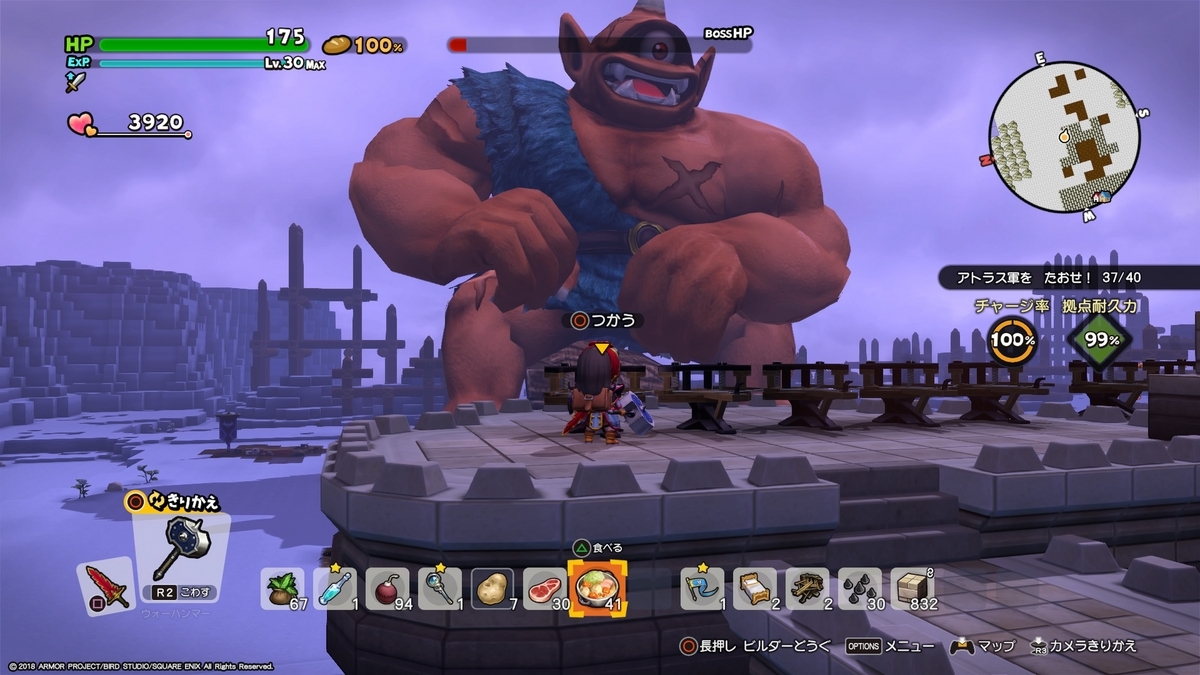This screenshot has width=1200, height=675.
Task: Choose the highlighted stew pot slot
Action: [597, 588]
